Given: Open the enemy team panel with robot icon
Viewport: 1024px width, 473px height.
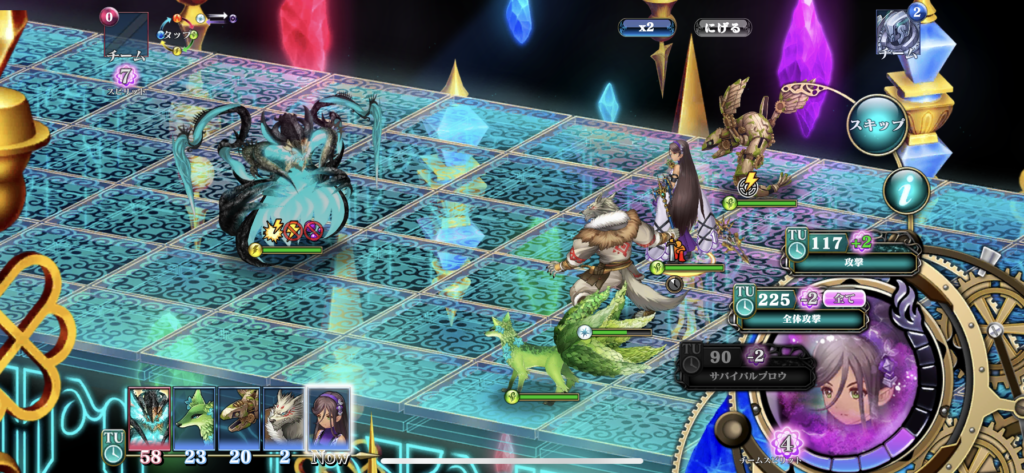Looking at the screenshot, I should pyautogui.click(x=895, y=32).
